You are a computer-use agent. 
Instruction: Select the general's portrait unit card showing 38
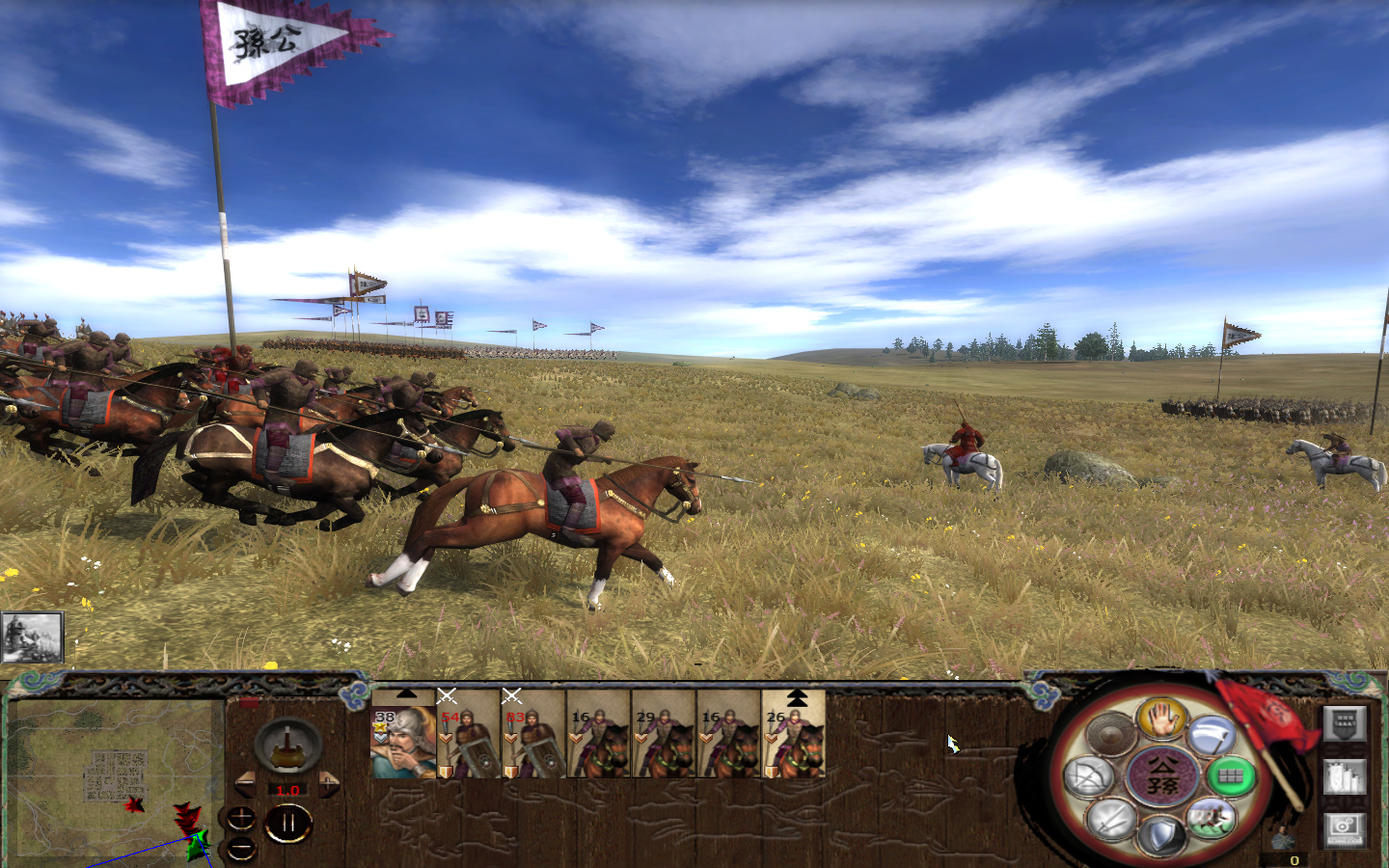tap(402, 744)
